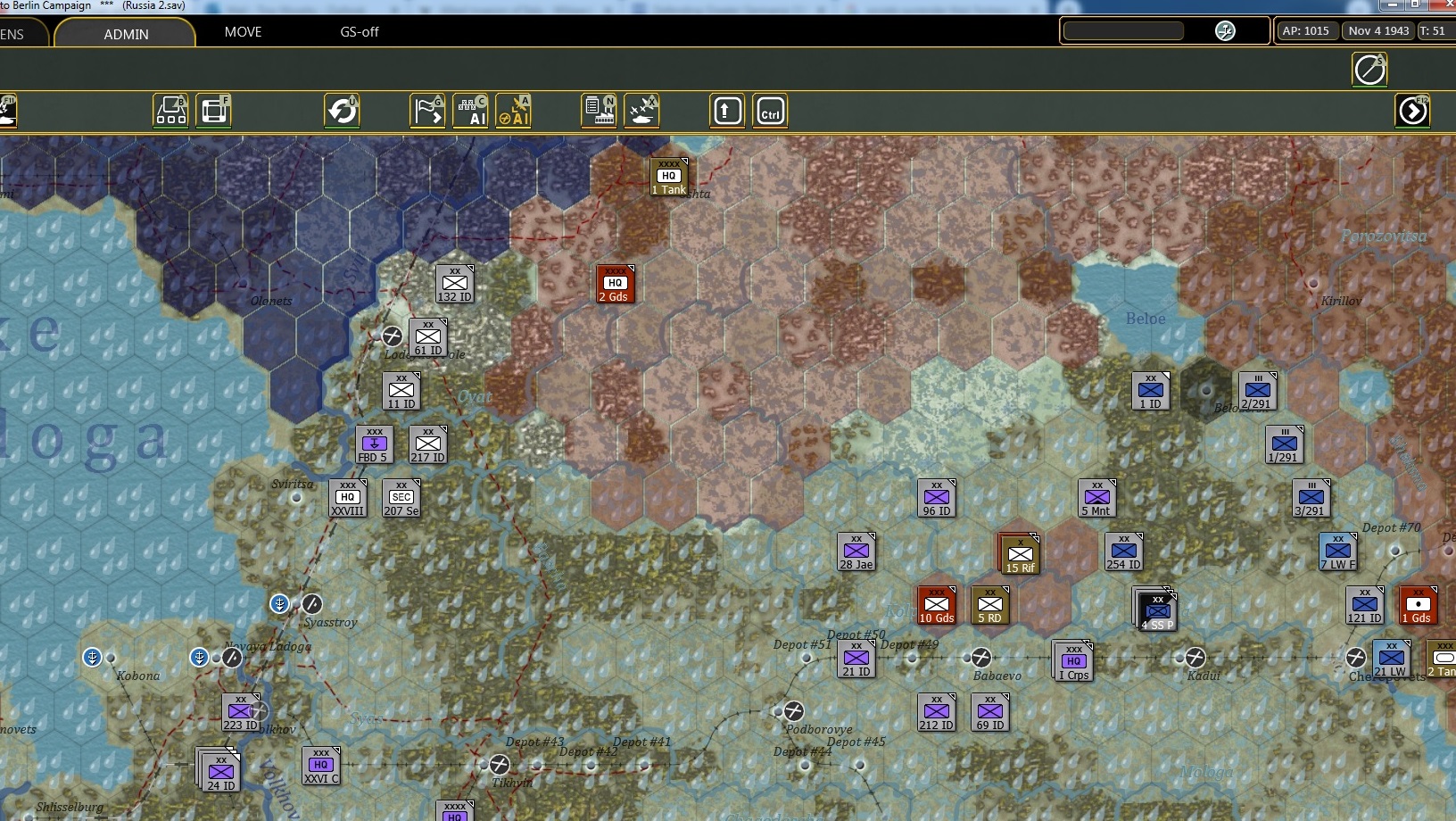Select the HQ build-up toolbar icon
This screenshot has width=1456, height=821.
pyautogui.click(x=170, y=111)
